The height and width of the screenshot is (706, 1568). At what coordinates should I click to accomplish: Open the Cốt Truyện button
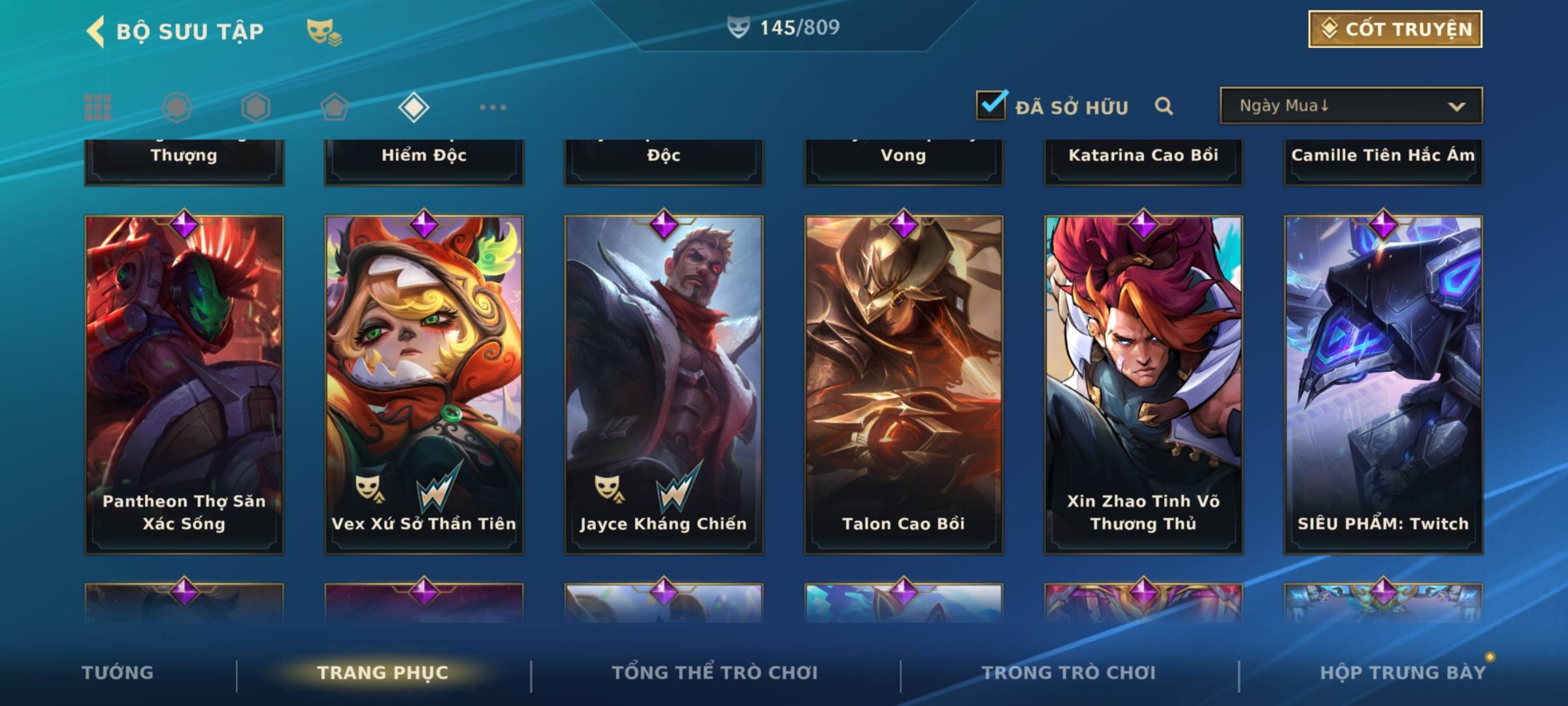click(1395, 29)
